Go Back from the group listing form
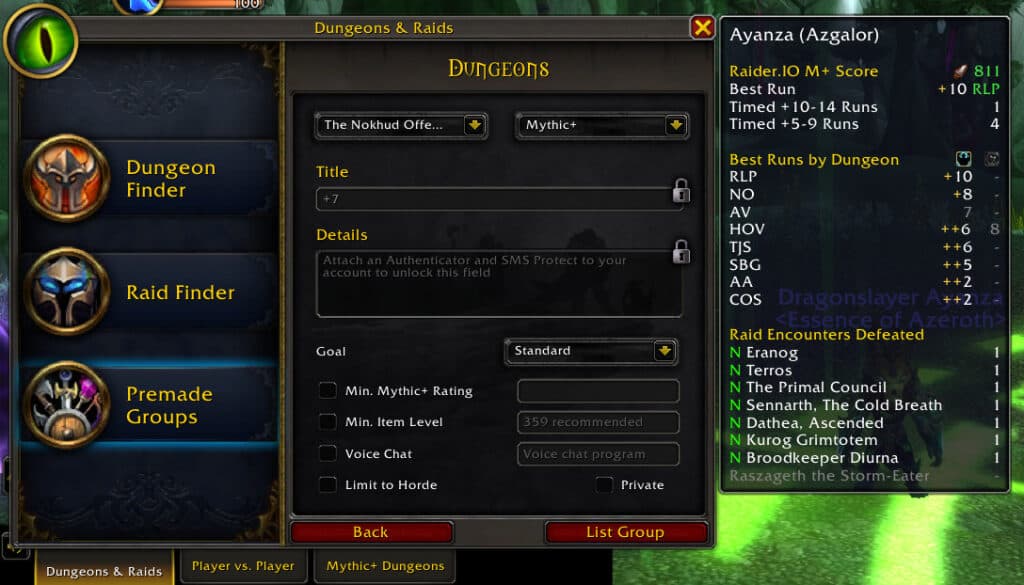The width and height of the screenshot is (1024, 585). [371, 532]
